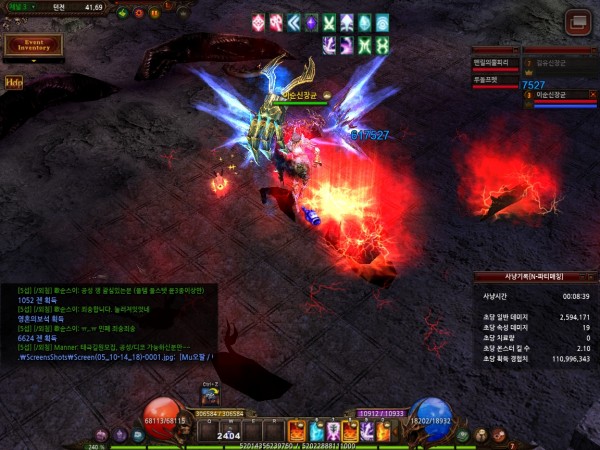600x450 pixels.
Task: Open the server channel dropdown at top left
Action: tap(20, 6)
